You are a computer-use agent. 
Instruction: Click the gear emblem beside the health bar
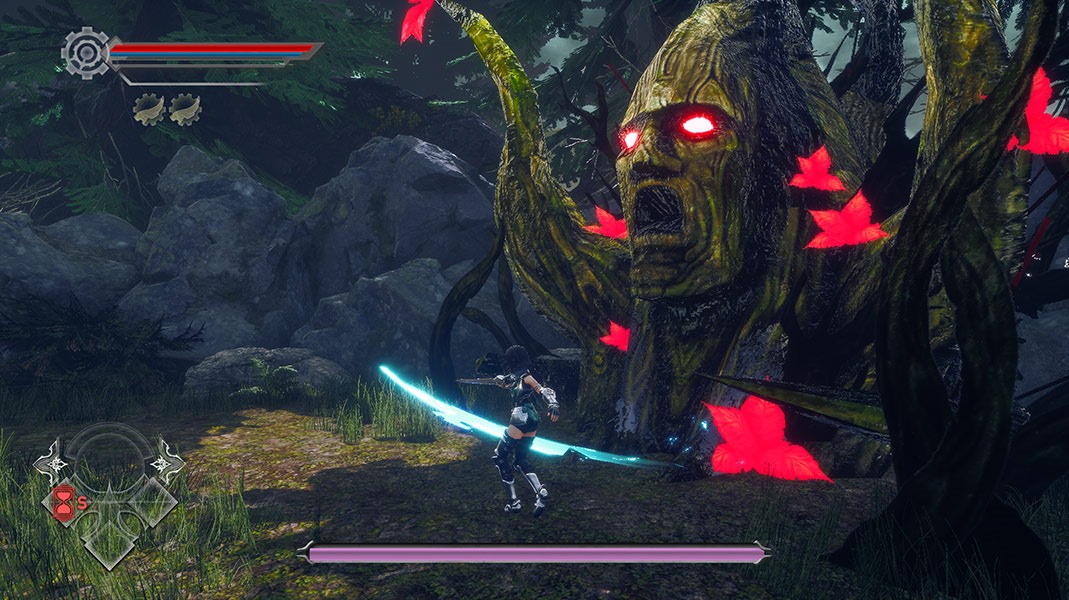[86, 52]
